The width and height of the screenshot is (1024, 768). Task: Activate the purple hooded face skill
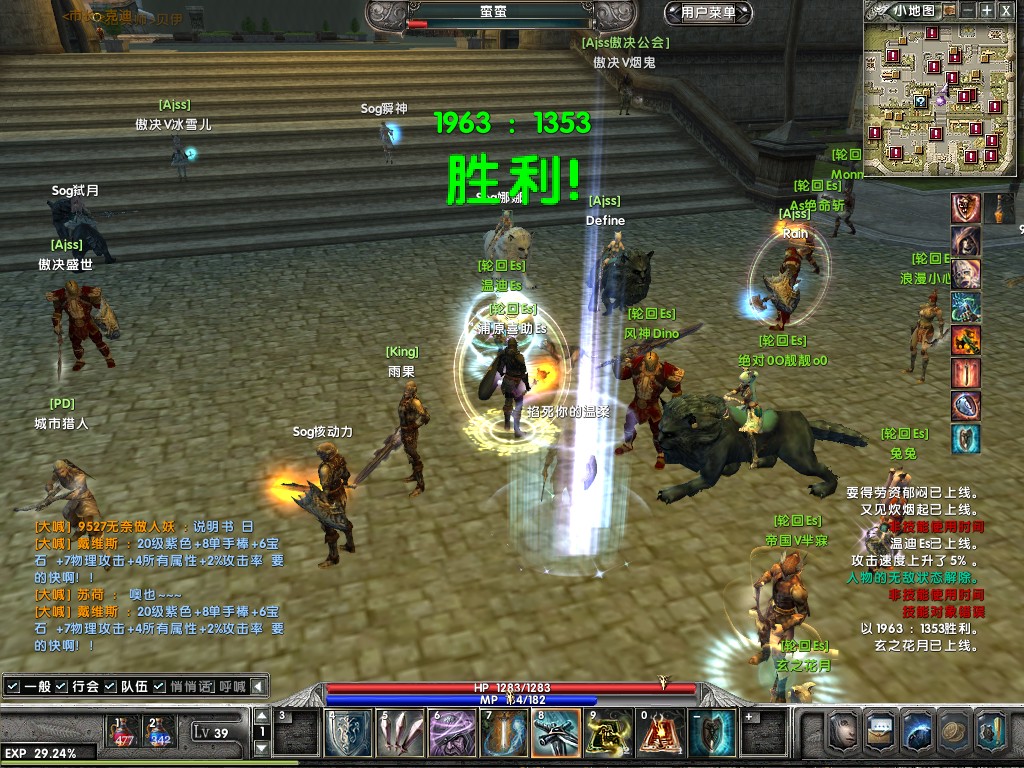tap(452, 733)
